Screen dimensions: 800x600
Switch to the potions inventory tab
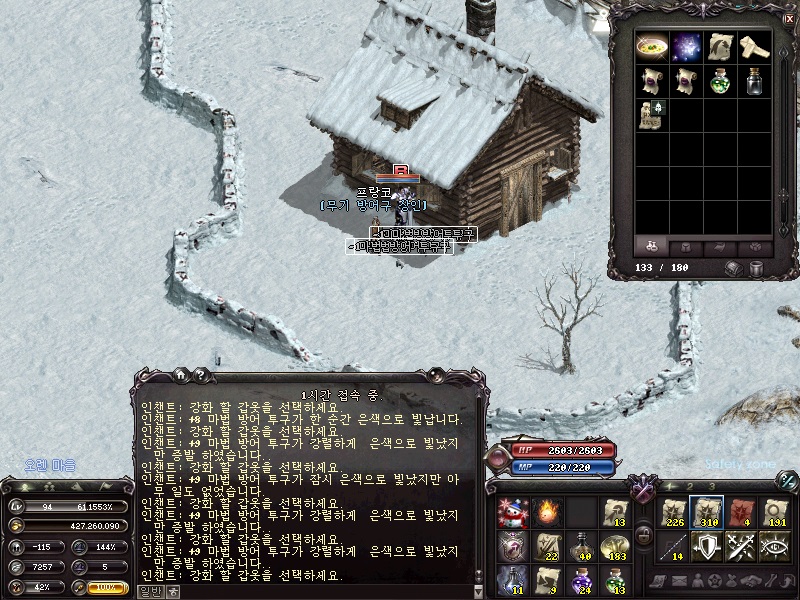pos(652,246)
